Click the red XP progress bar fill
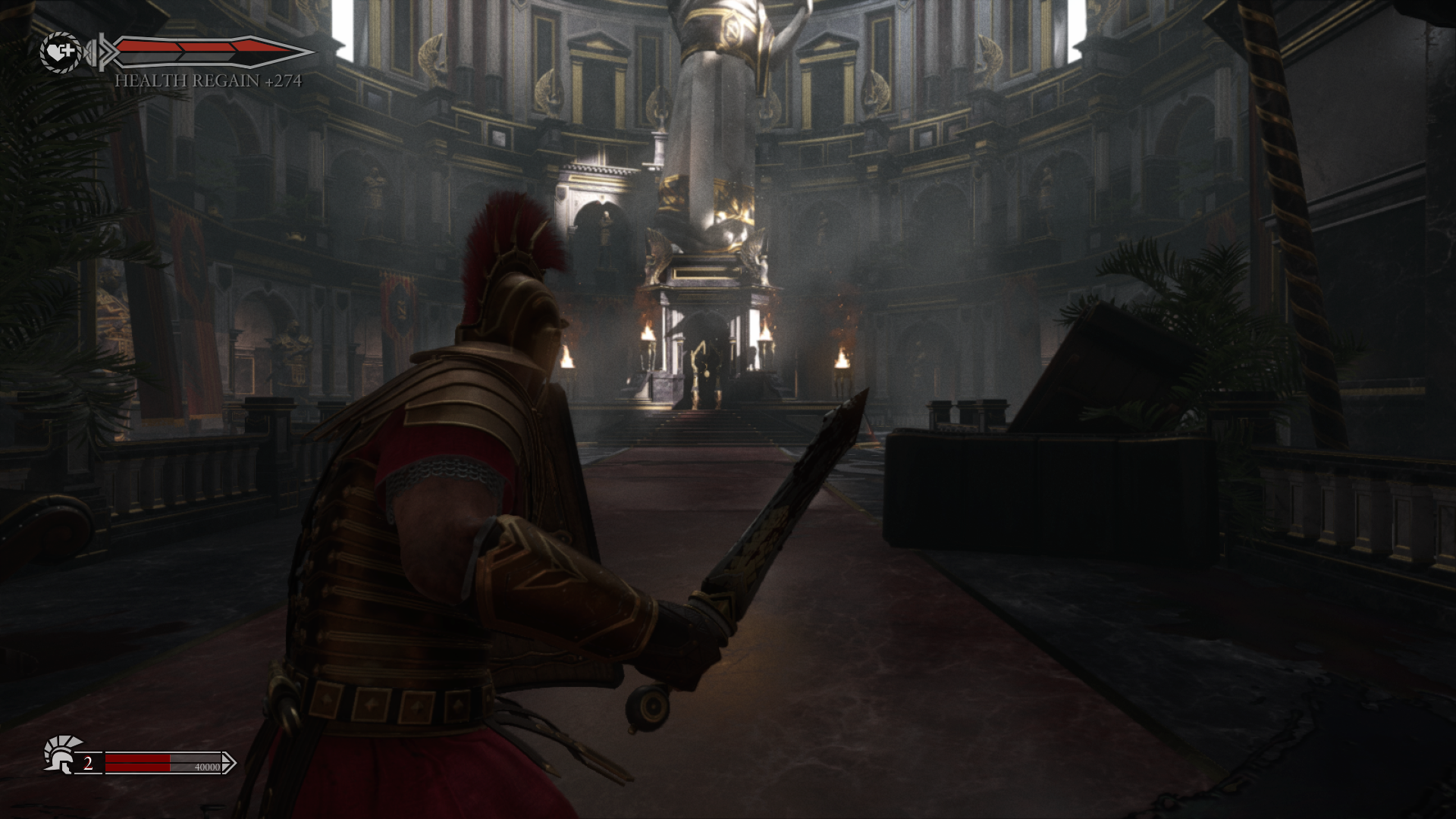Viewport: 1456px width, 819px height. pos(136,763)
